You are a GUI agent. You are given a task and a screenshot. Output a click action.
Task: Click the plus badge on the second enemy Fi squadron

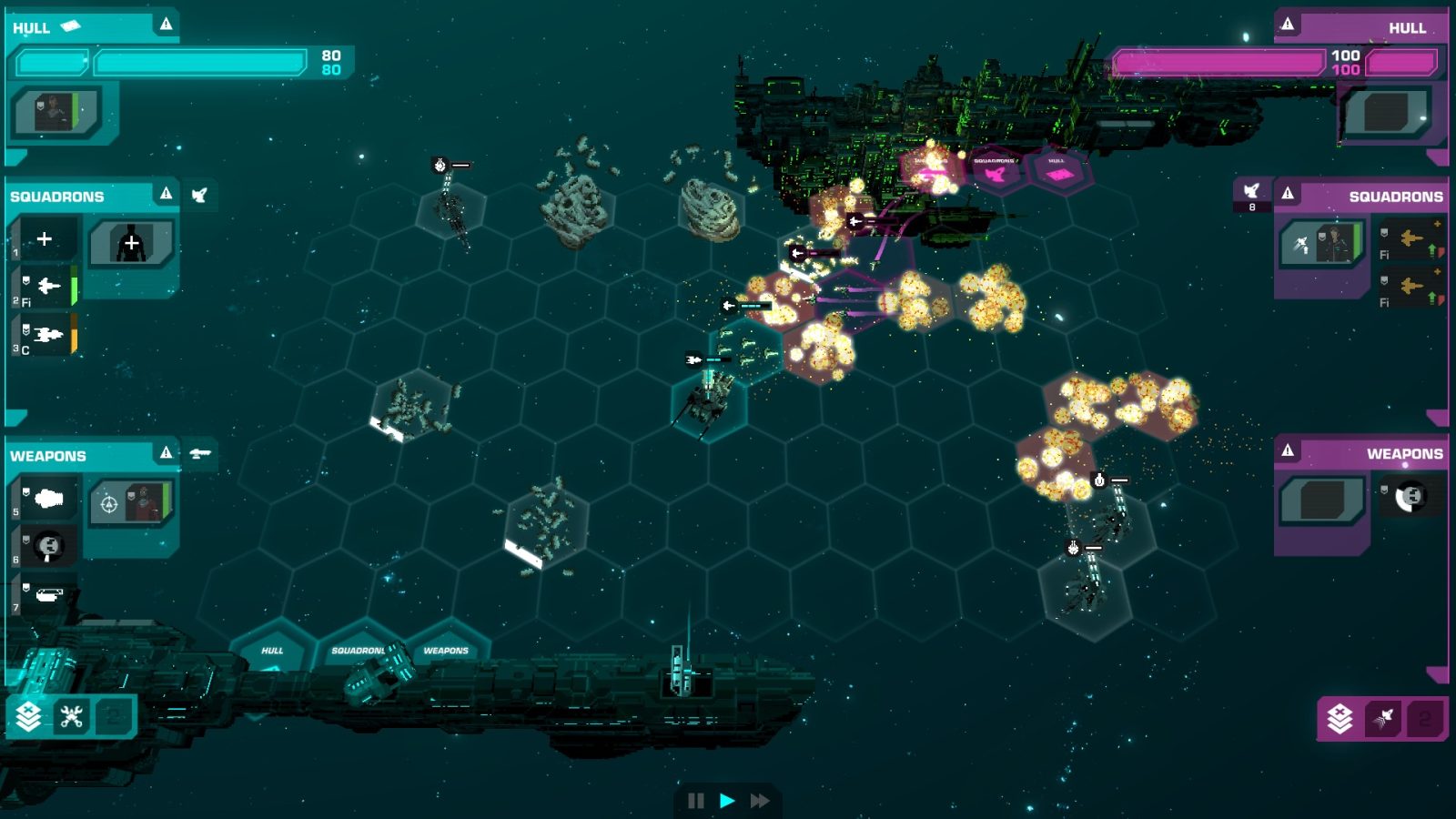(1437, 271)
